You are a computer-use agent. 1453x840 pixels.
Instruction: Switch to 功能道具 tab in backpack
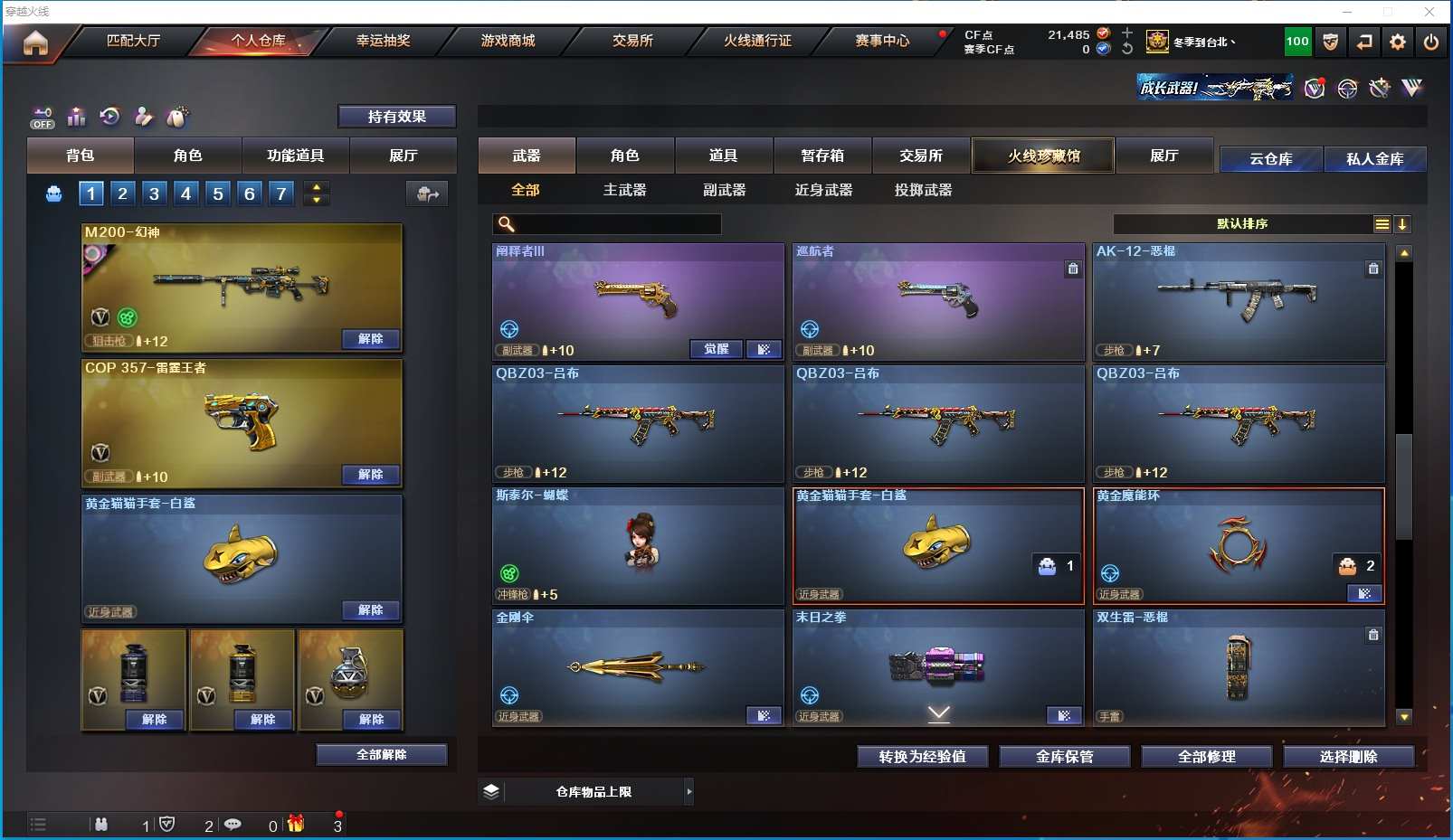295,156
